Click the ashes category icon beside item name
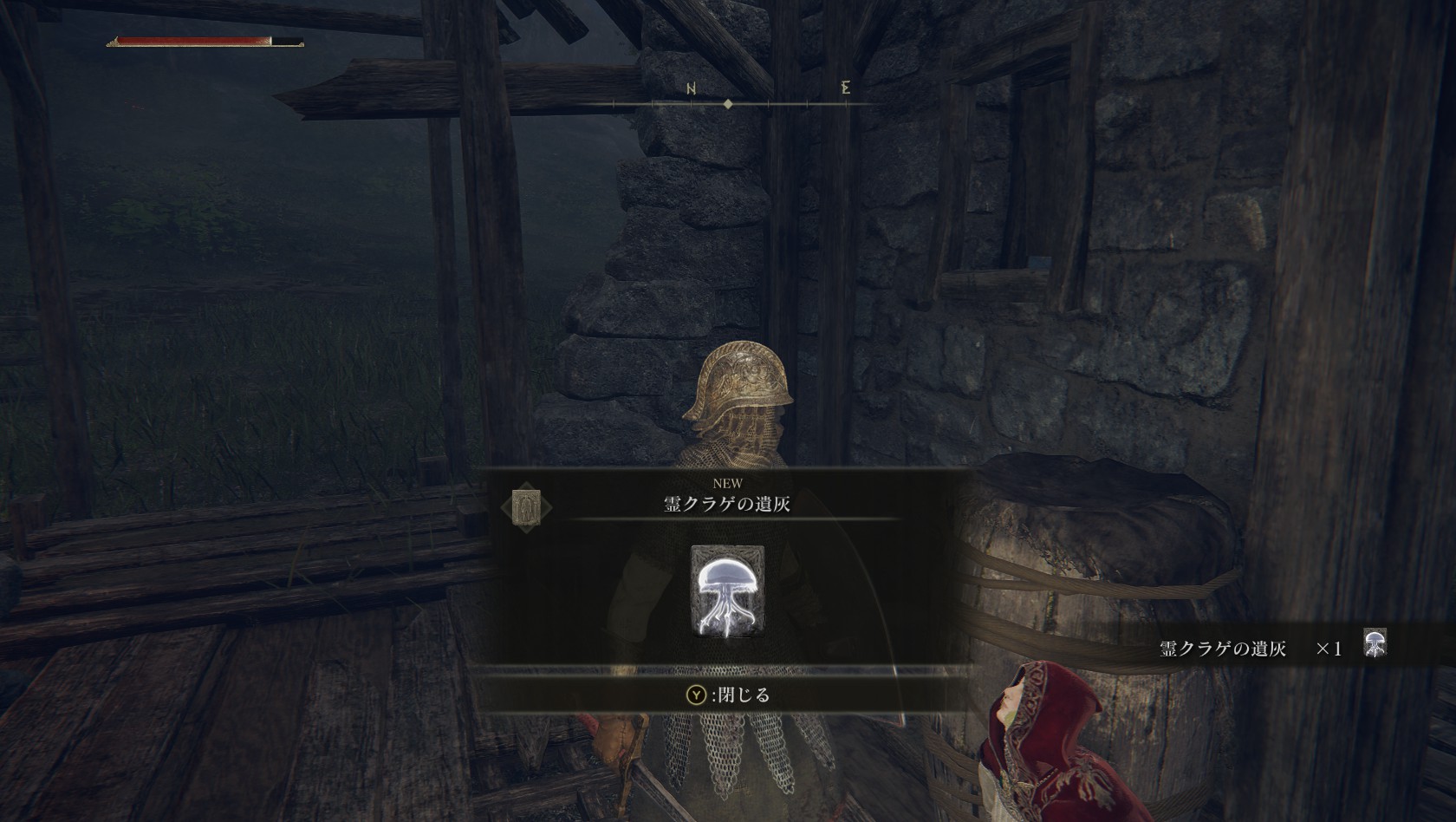This screenshot has height=822, width=1456. click(x=526, y=506)
